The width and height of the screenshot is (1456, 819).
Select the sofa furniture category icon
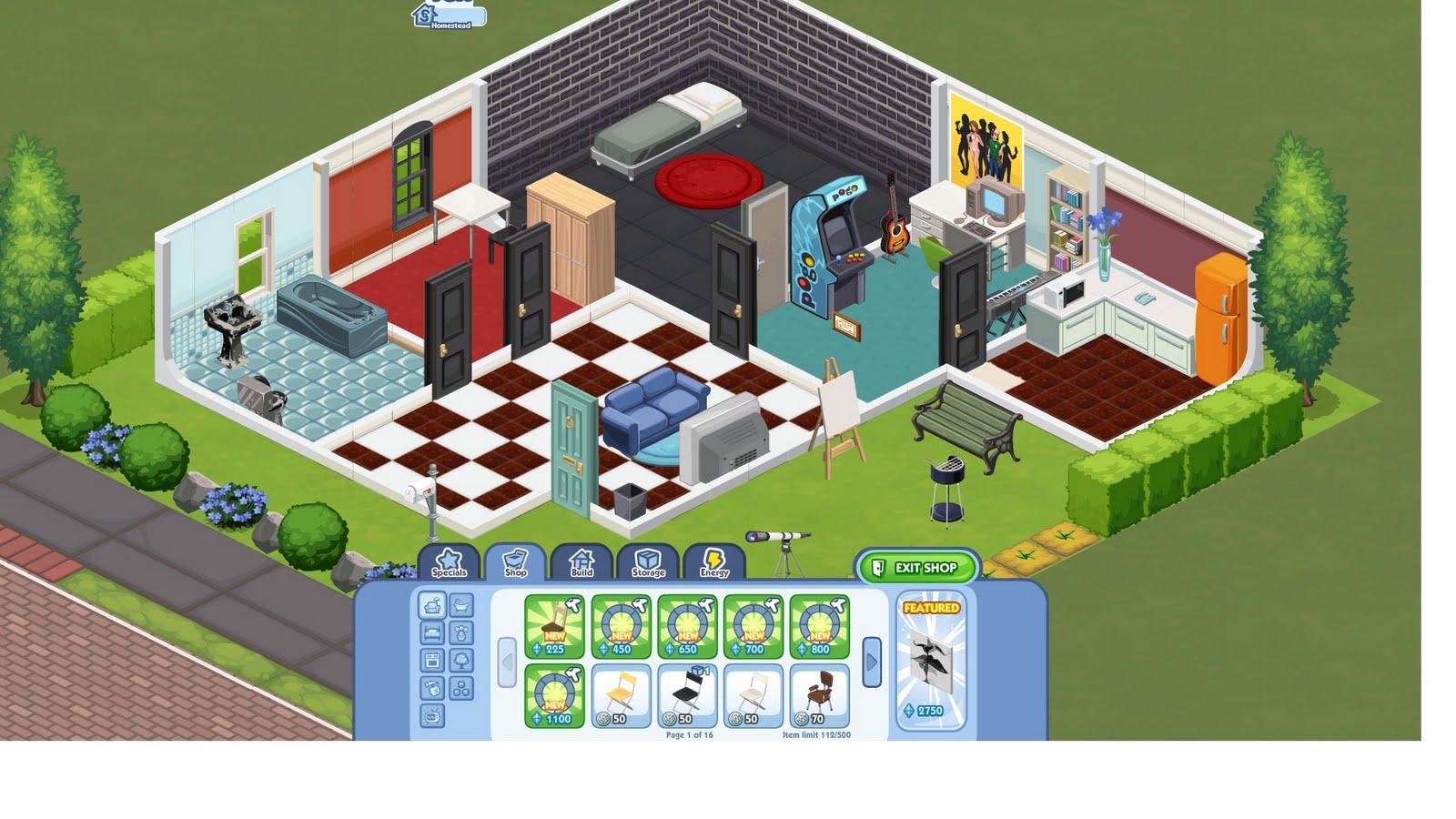click(x=431, y=604)
